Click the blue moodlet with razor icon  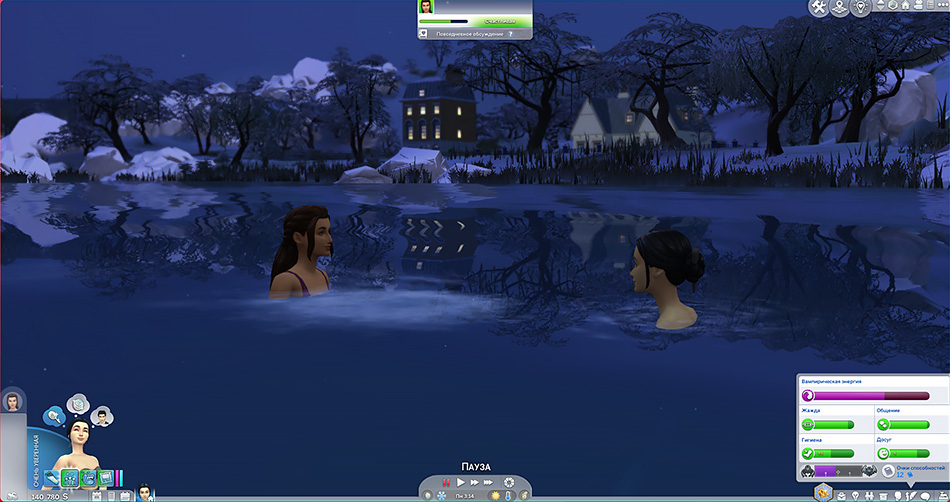pyautogui.click(x=53, y=478)
